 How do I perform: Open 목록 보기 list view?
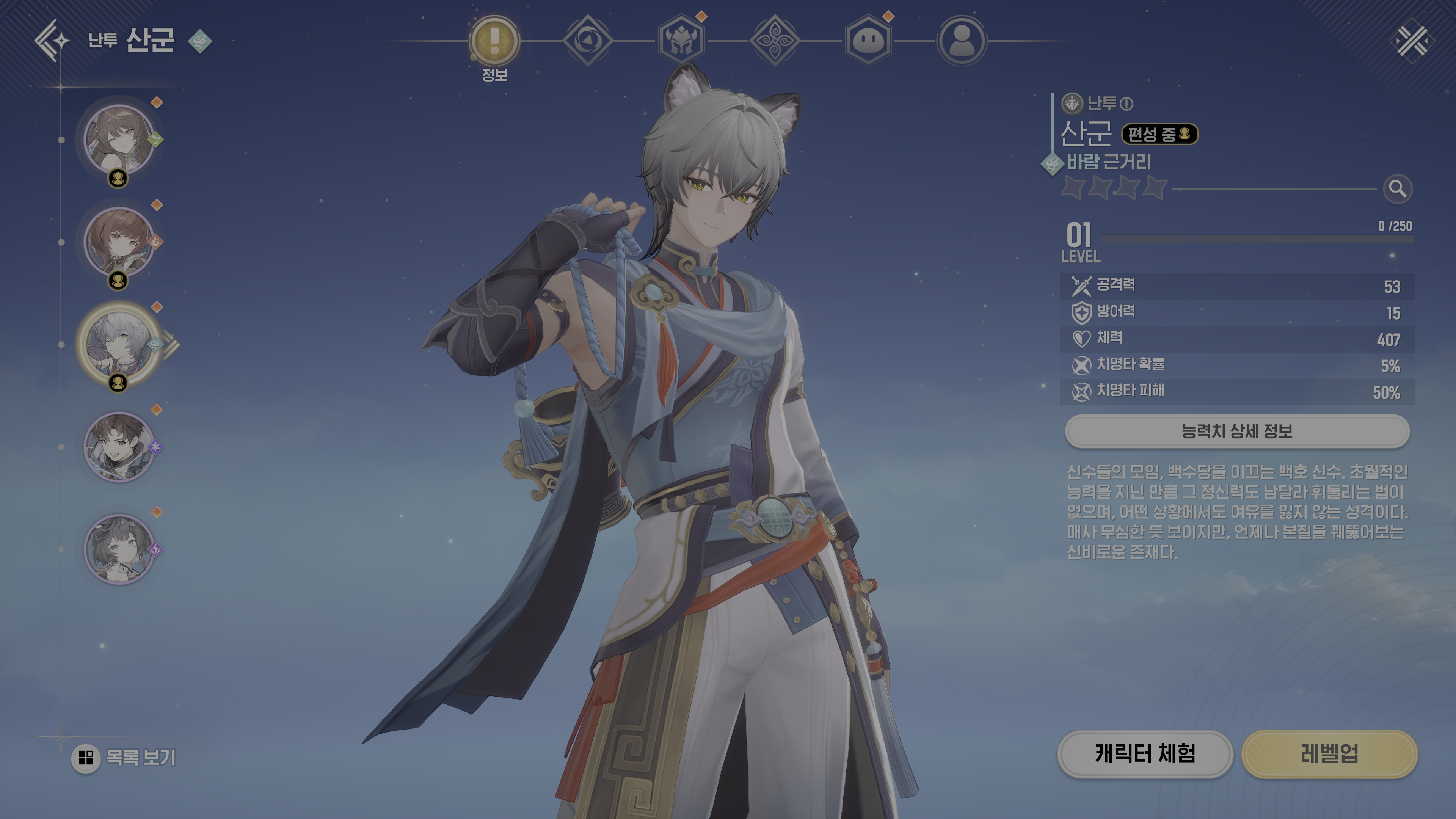tap(124, 758)
